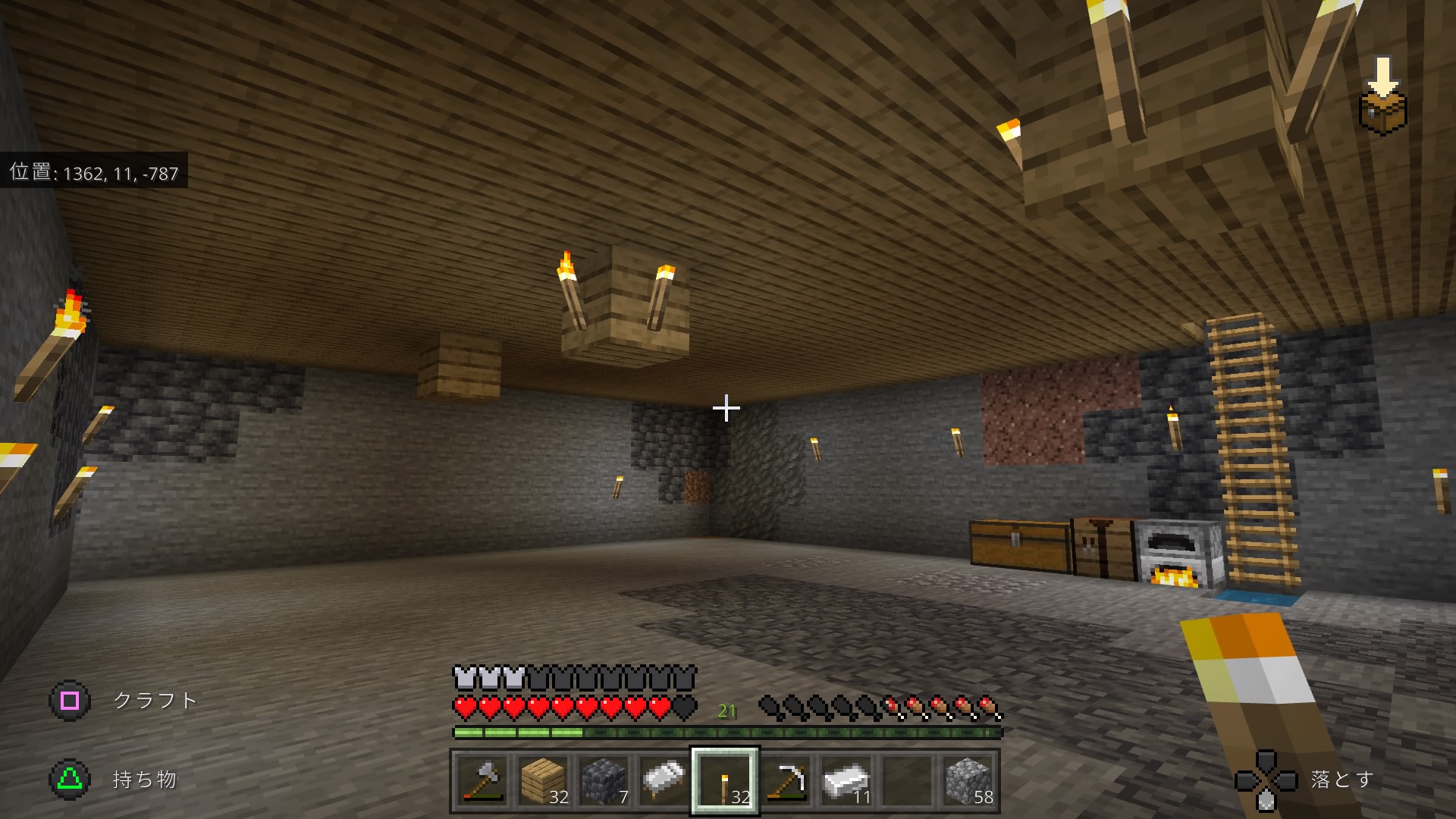Viewport: 1456px width, 819px height.
Task: Switch to the iron pickaxe slot
Action: (x=786, y=781)
